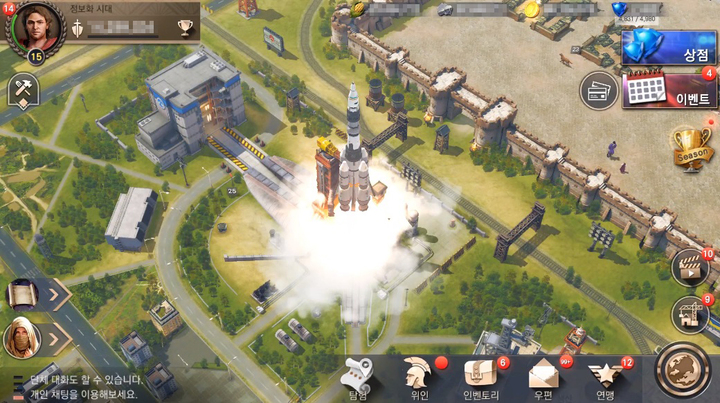Tap the round card icon button
The image size is (720, 403).
(598, 90)
